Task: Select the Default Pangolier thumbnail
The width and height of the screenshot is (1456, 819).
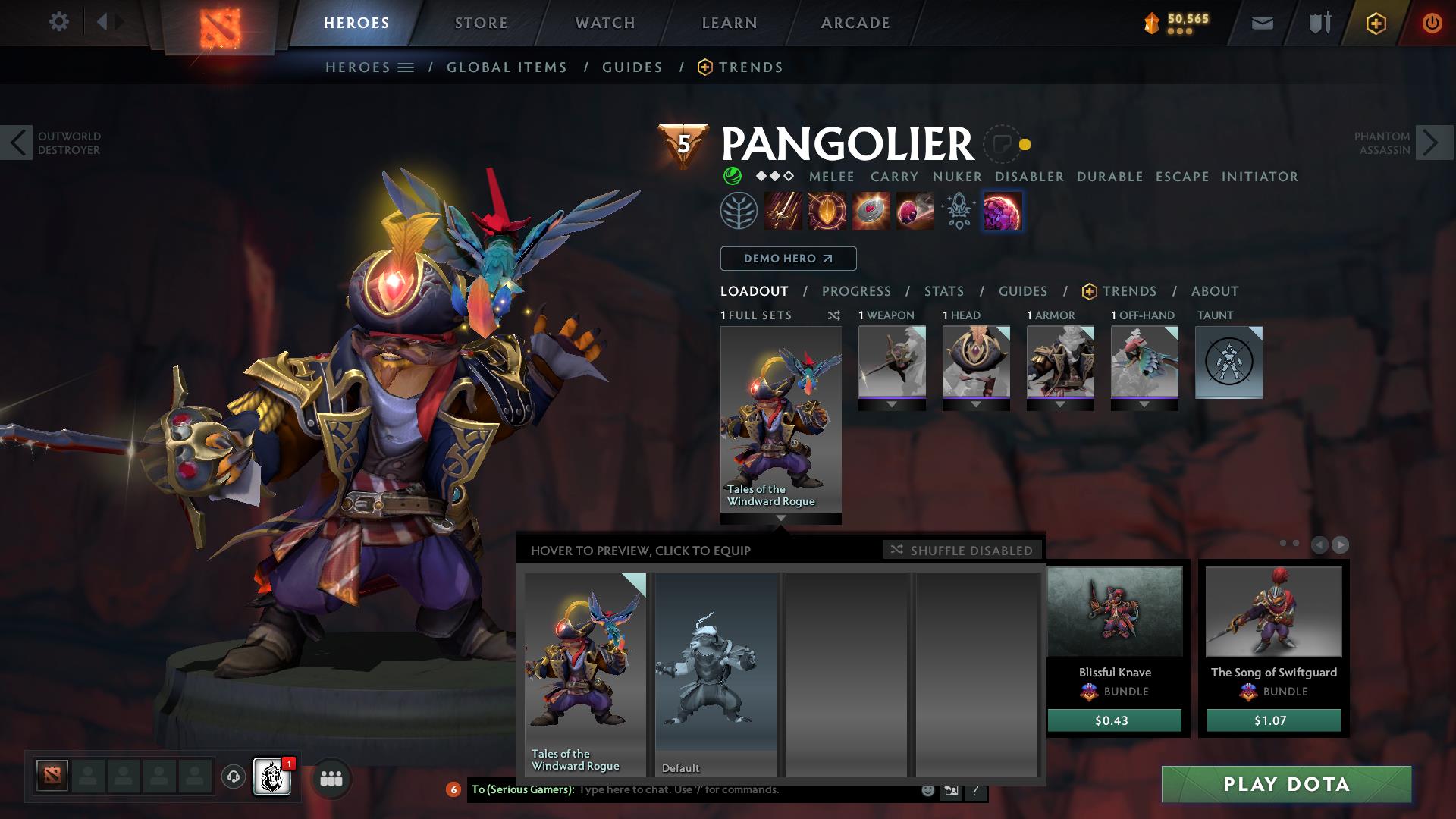Action: [715, 675]
